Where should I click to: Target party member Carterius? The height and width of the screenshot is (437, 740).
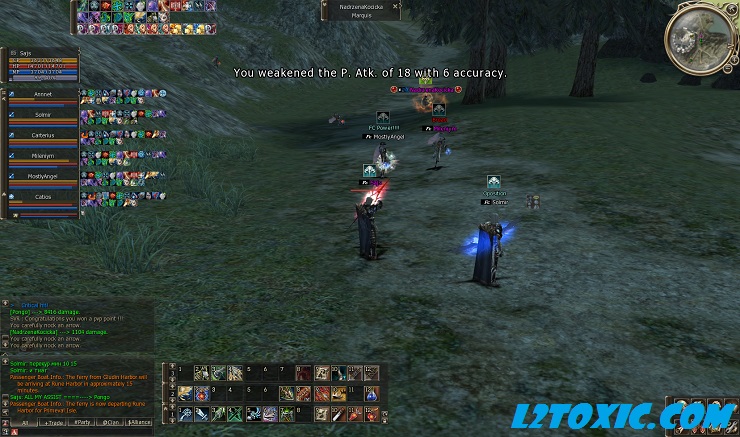[x=42, y=135]
